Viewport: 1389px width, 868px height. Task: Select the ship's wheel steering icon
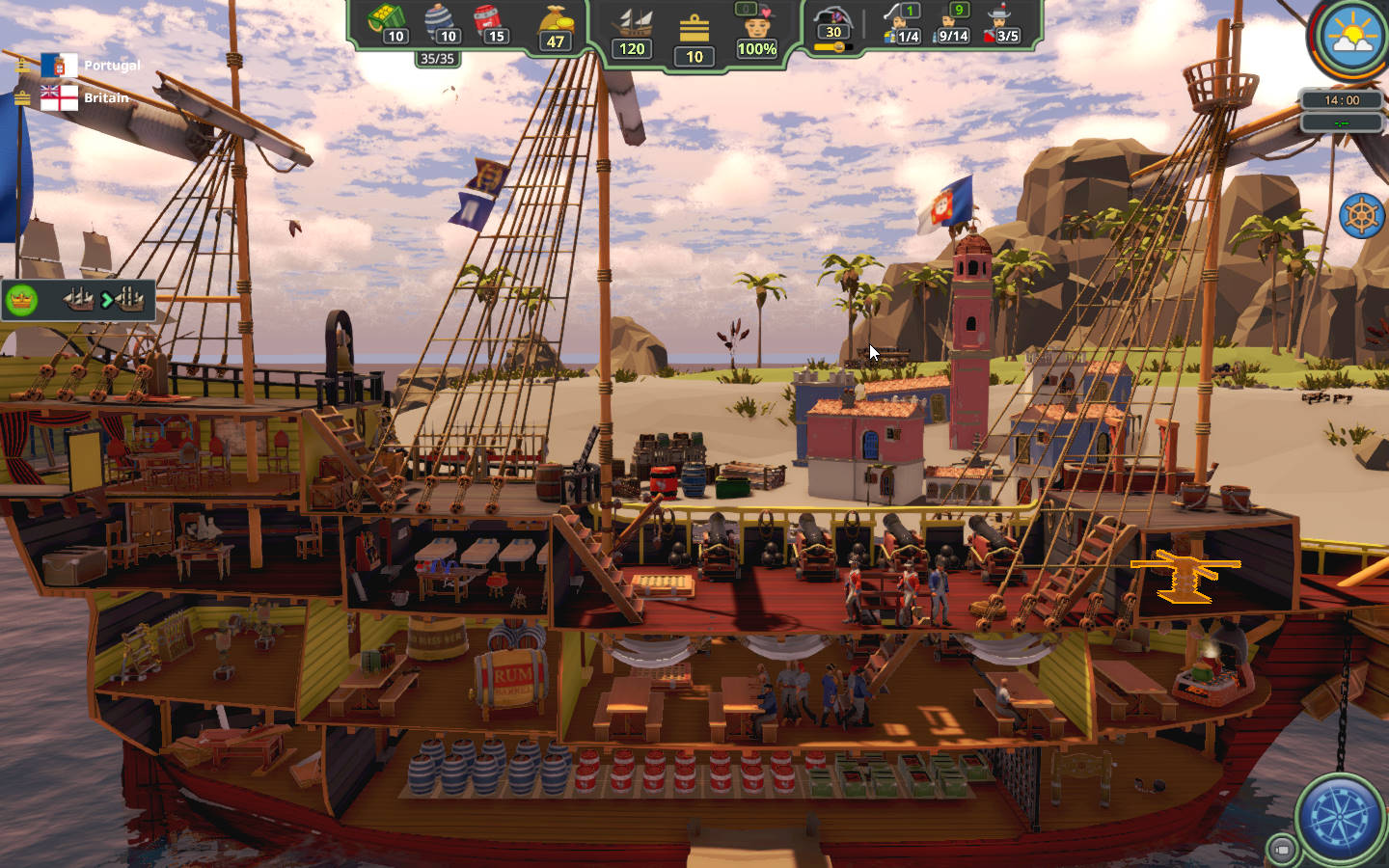(x=1362, y=215)
